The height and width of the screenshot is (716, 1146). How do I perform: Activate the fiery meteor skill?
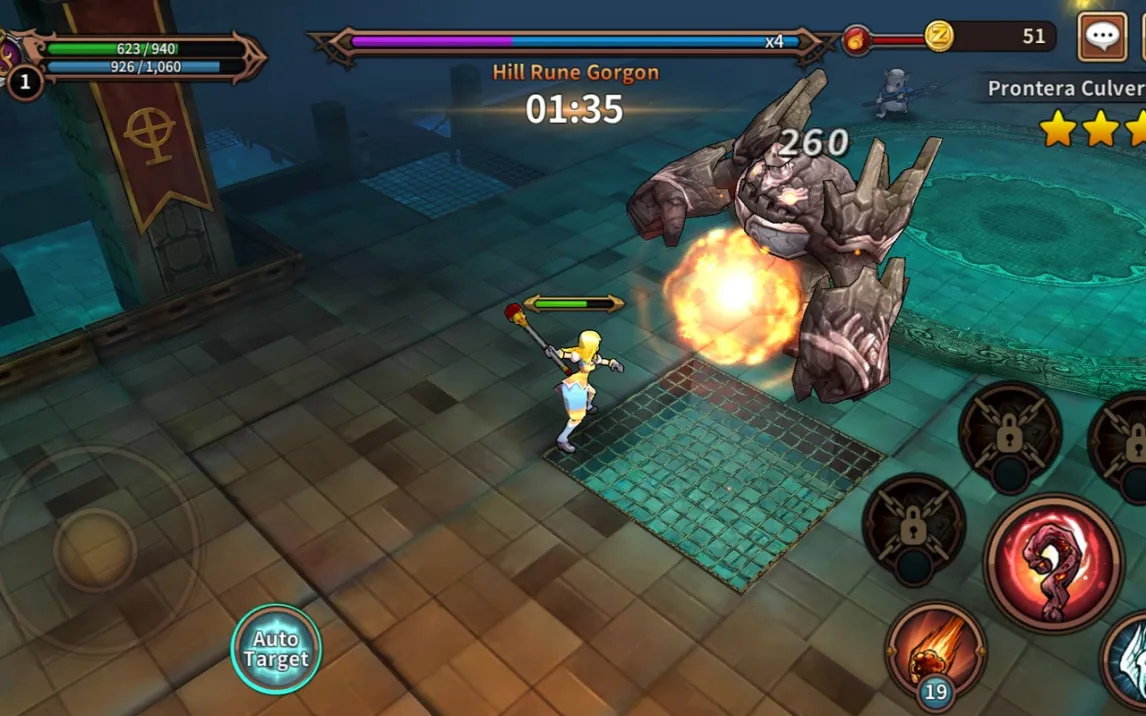(934, 647)
